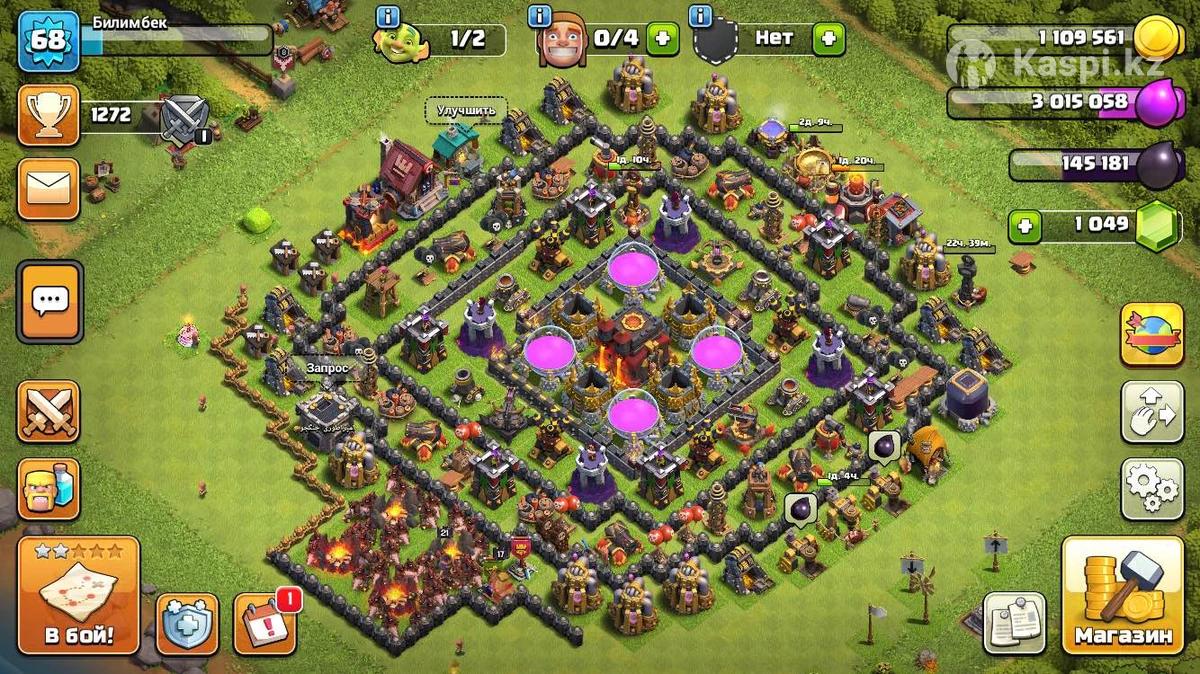This screenshot has width=1200, height=674.
Task: Click the level 68 experience badge
Action: (x=48, y=41)
